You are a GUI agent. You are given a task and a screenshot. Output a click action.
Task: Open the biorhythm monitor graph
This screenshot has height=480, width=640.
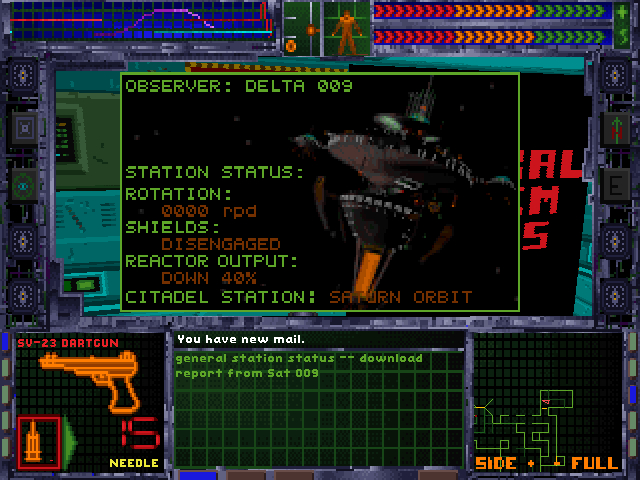(x=140, y=22)
